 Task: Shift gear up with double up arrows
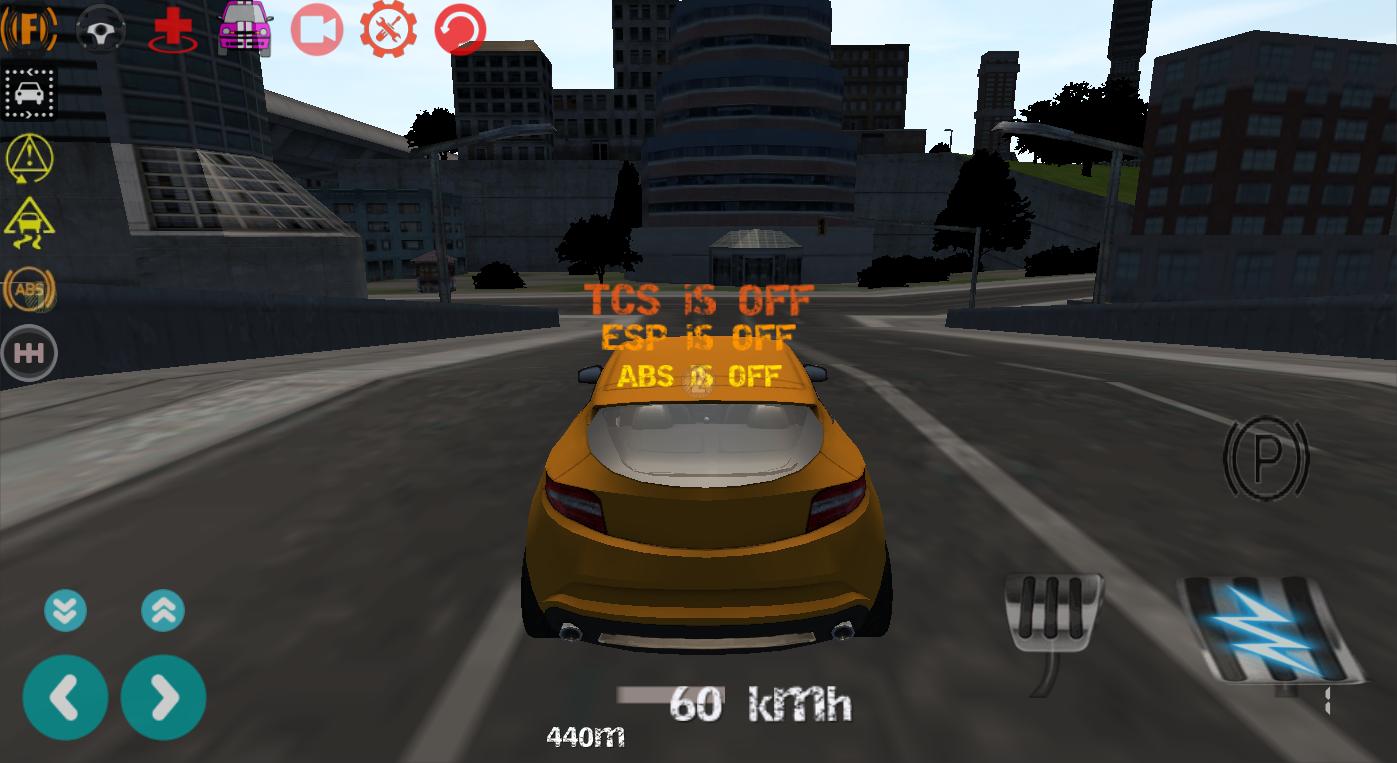click(163, 610)
